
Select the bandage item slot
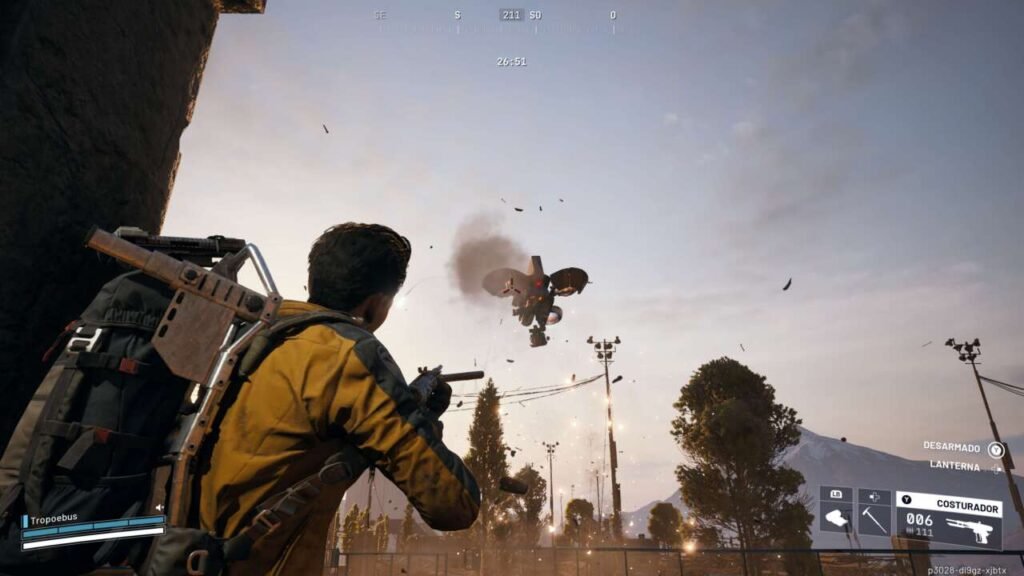pos(836,518)
